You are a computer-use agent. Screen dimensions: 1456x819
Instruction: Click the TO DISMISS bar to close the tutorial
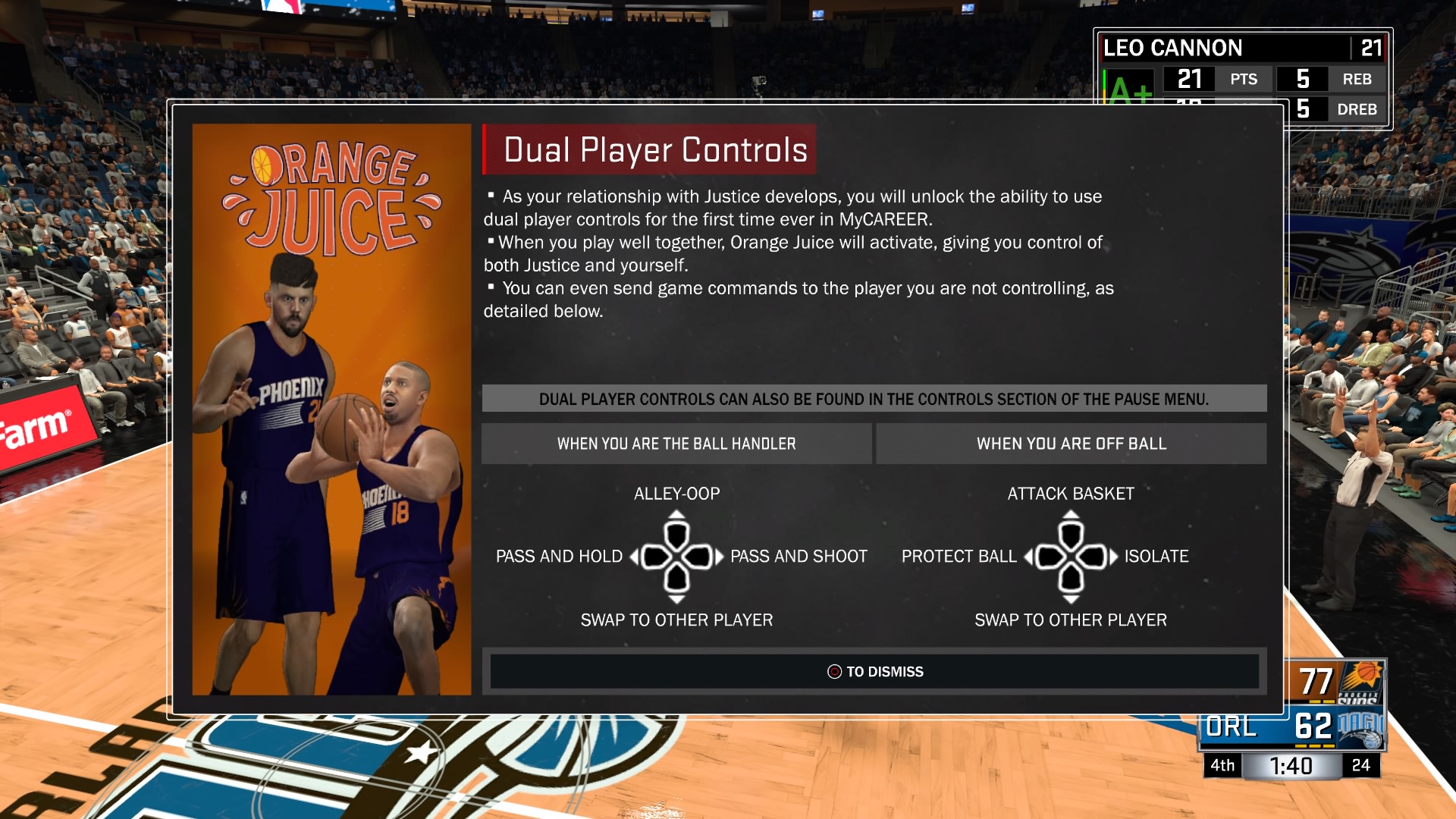(876, 671)
